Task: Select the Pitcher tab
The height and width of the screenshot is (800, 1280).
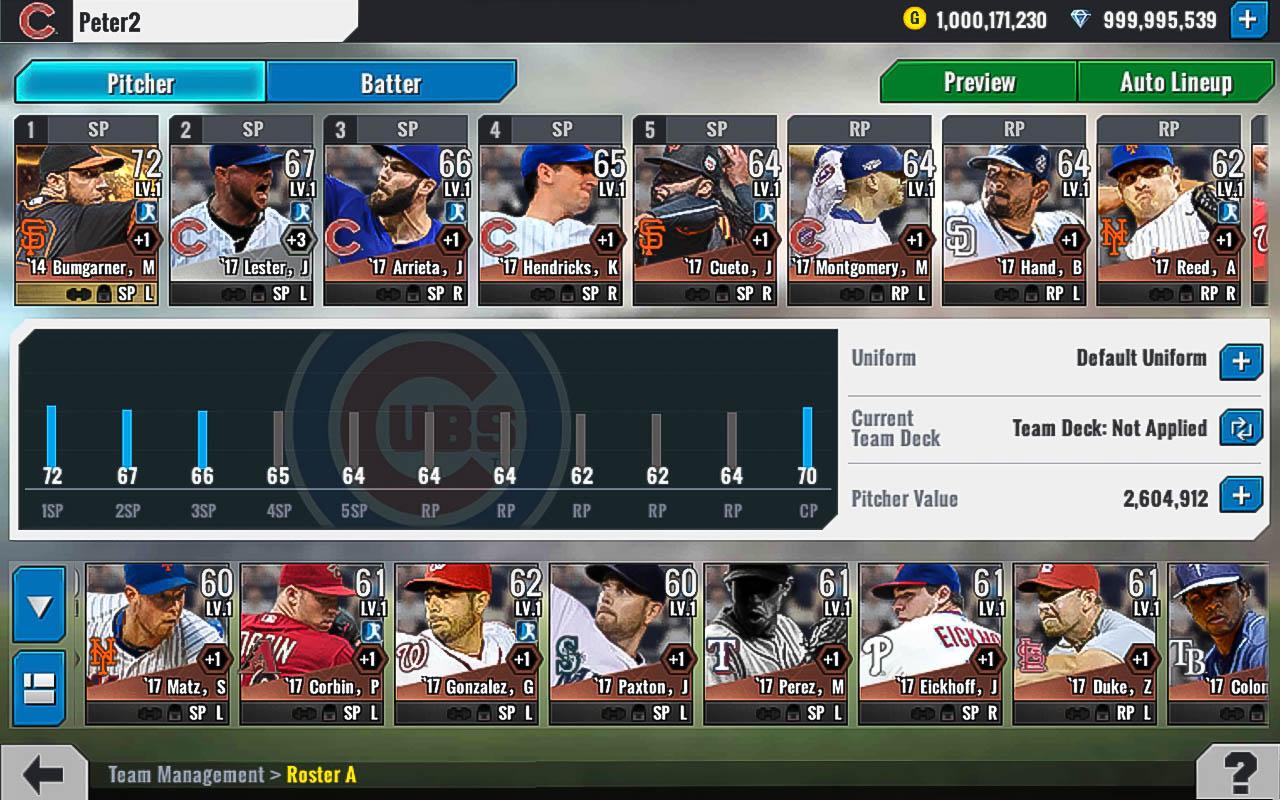Action: 140,83
